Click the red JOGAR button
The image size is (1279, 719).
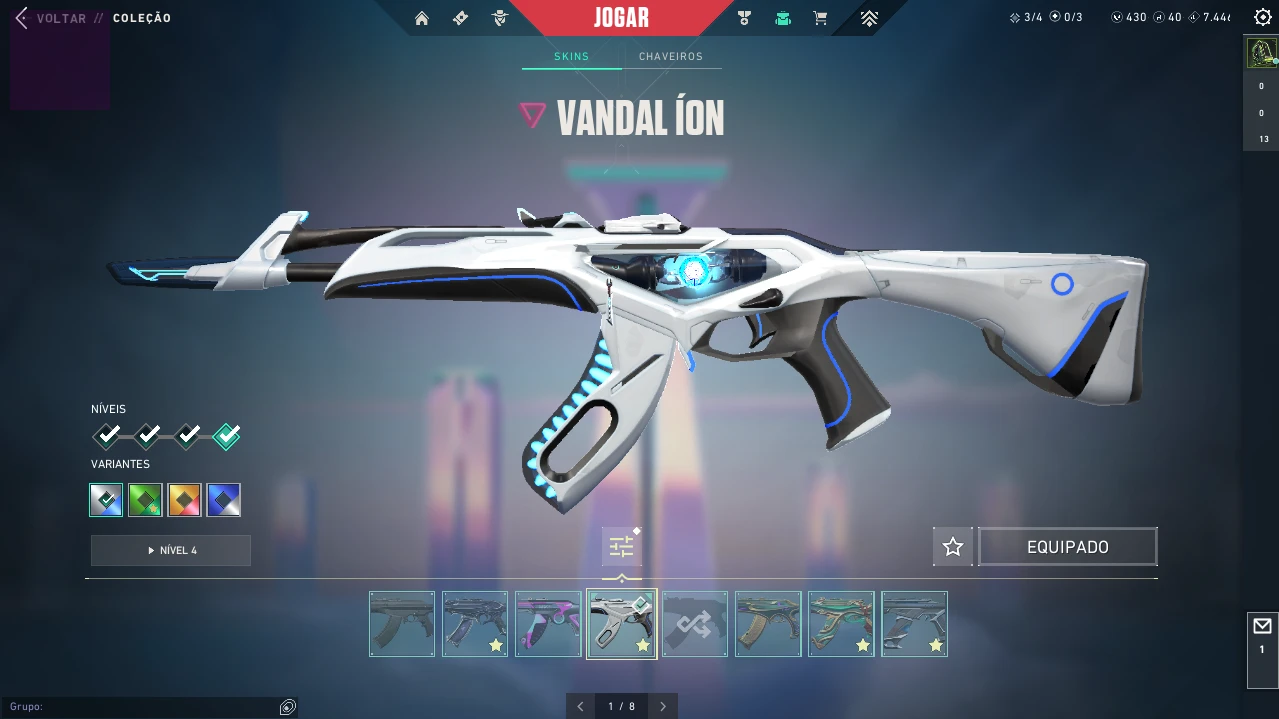tap(621, 18)
